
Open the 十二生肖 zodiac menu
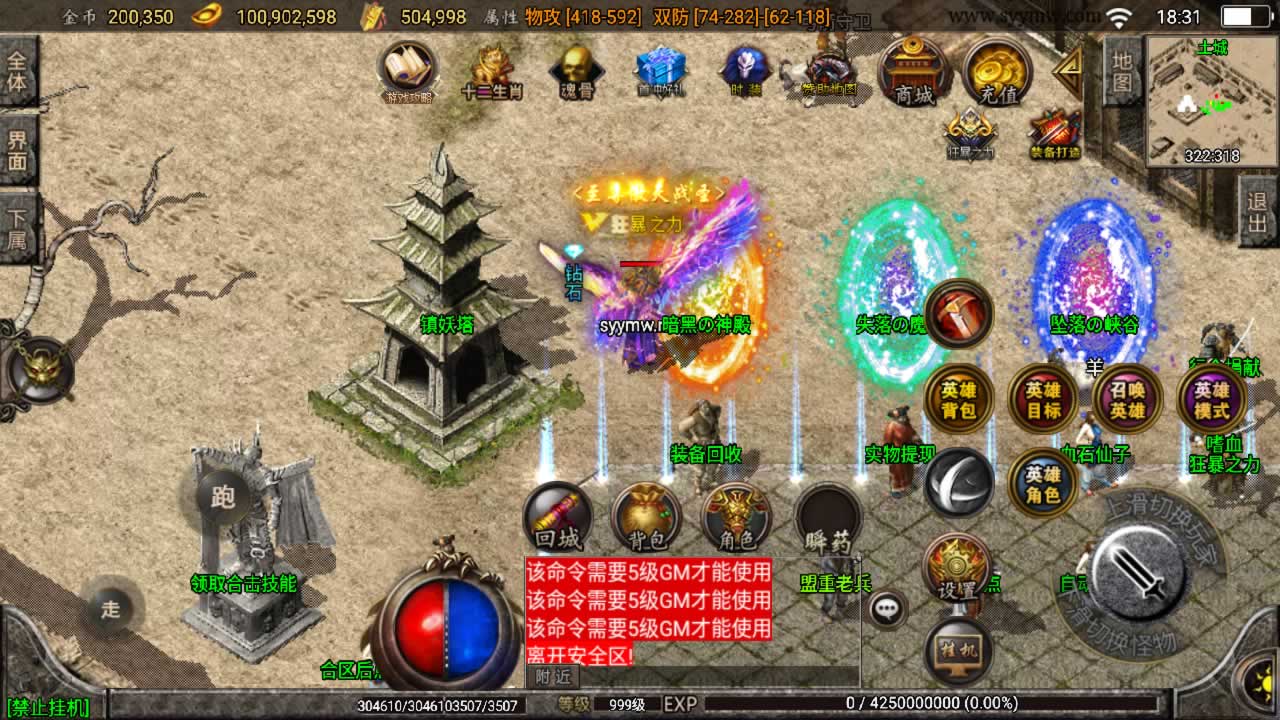(493, 72)
